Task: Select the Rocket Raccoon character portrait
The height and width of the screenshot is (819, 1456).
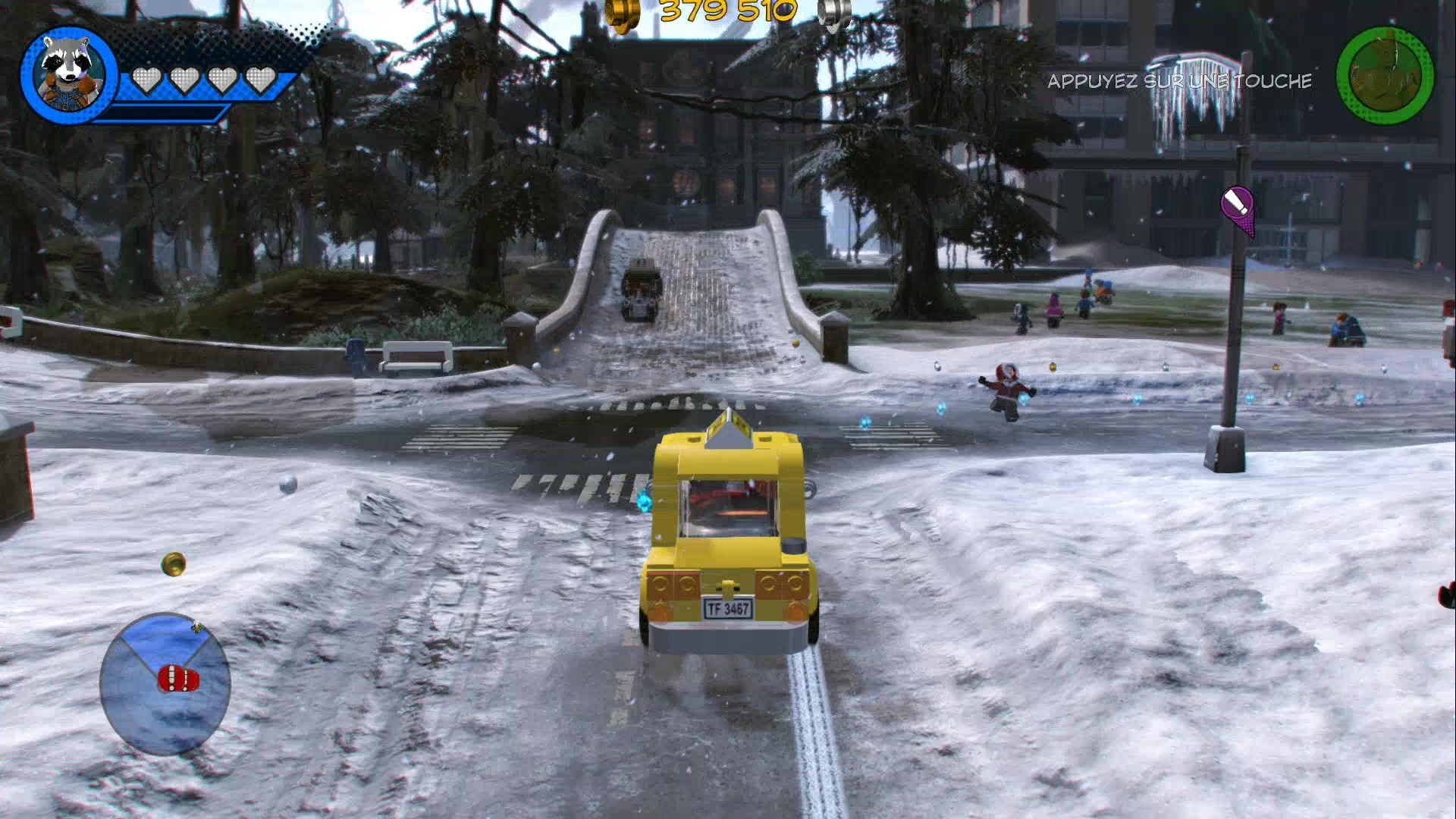Action: (68, 72)
